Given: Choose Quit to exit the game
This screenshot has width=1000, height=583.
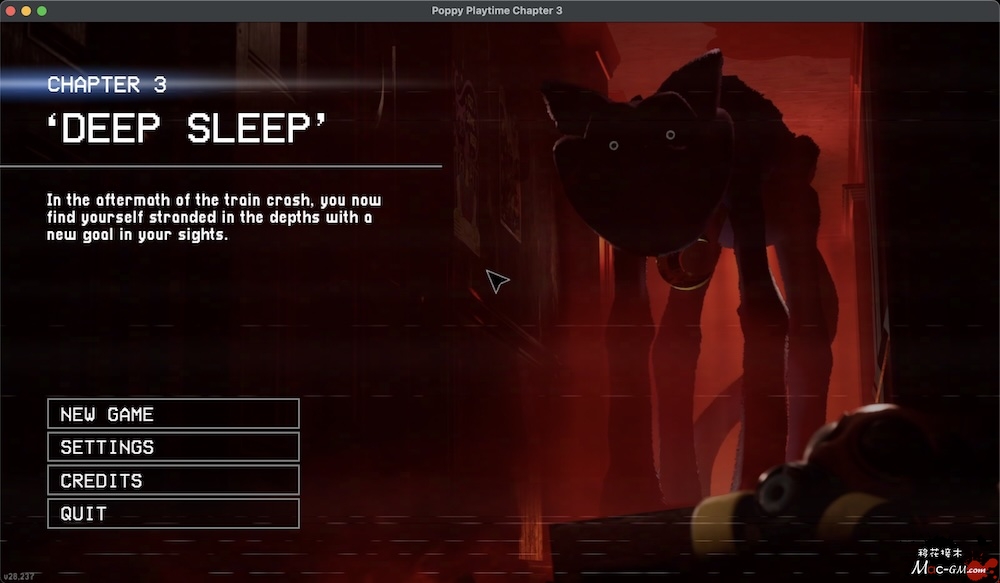Looking at the screenshot, I should tap(173, 513).
